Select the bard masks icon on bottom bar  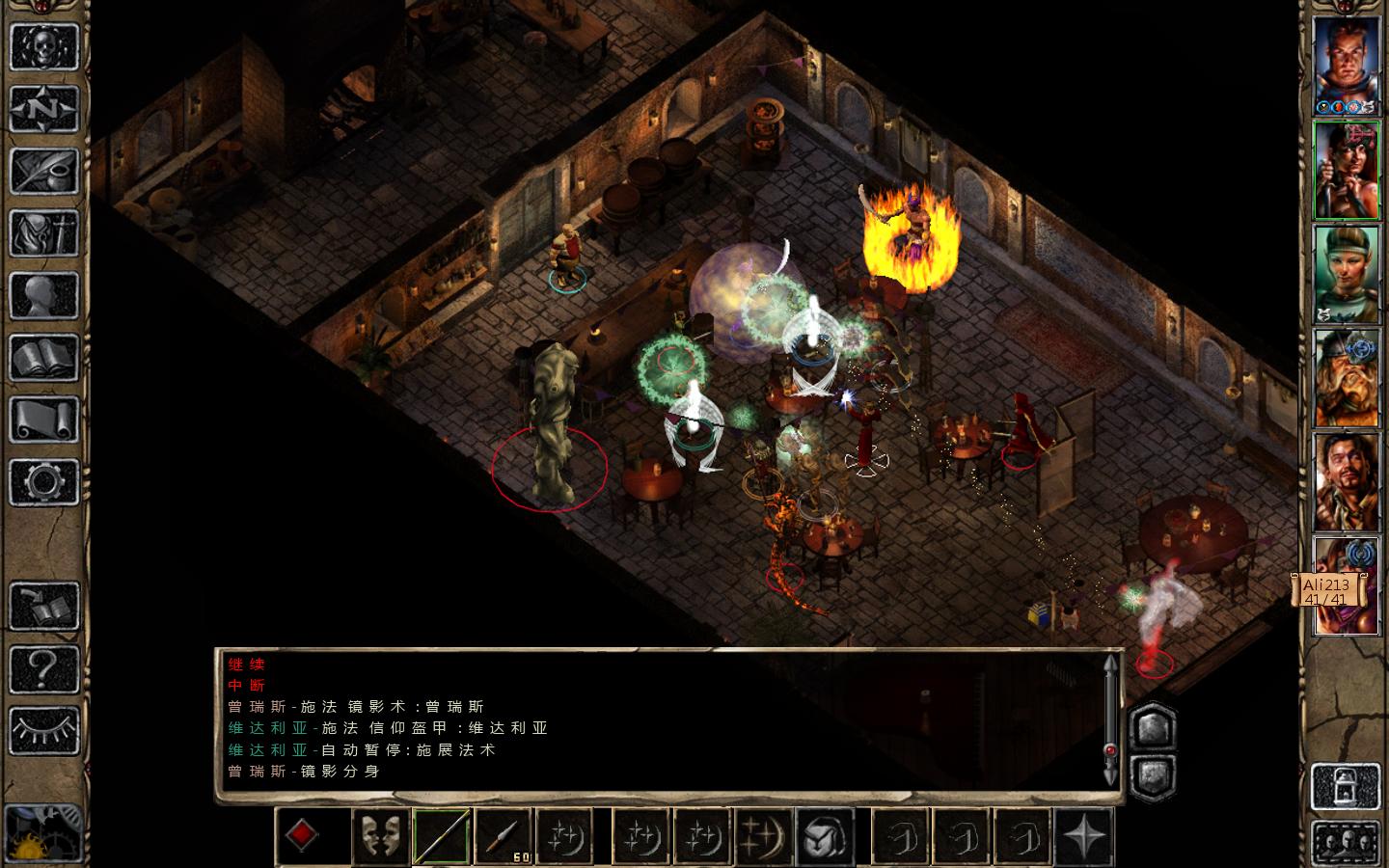(380, 835)
